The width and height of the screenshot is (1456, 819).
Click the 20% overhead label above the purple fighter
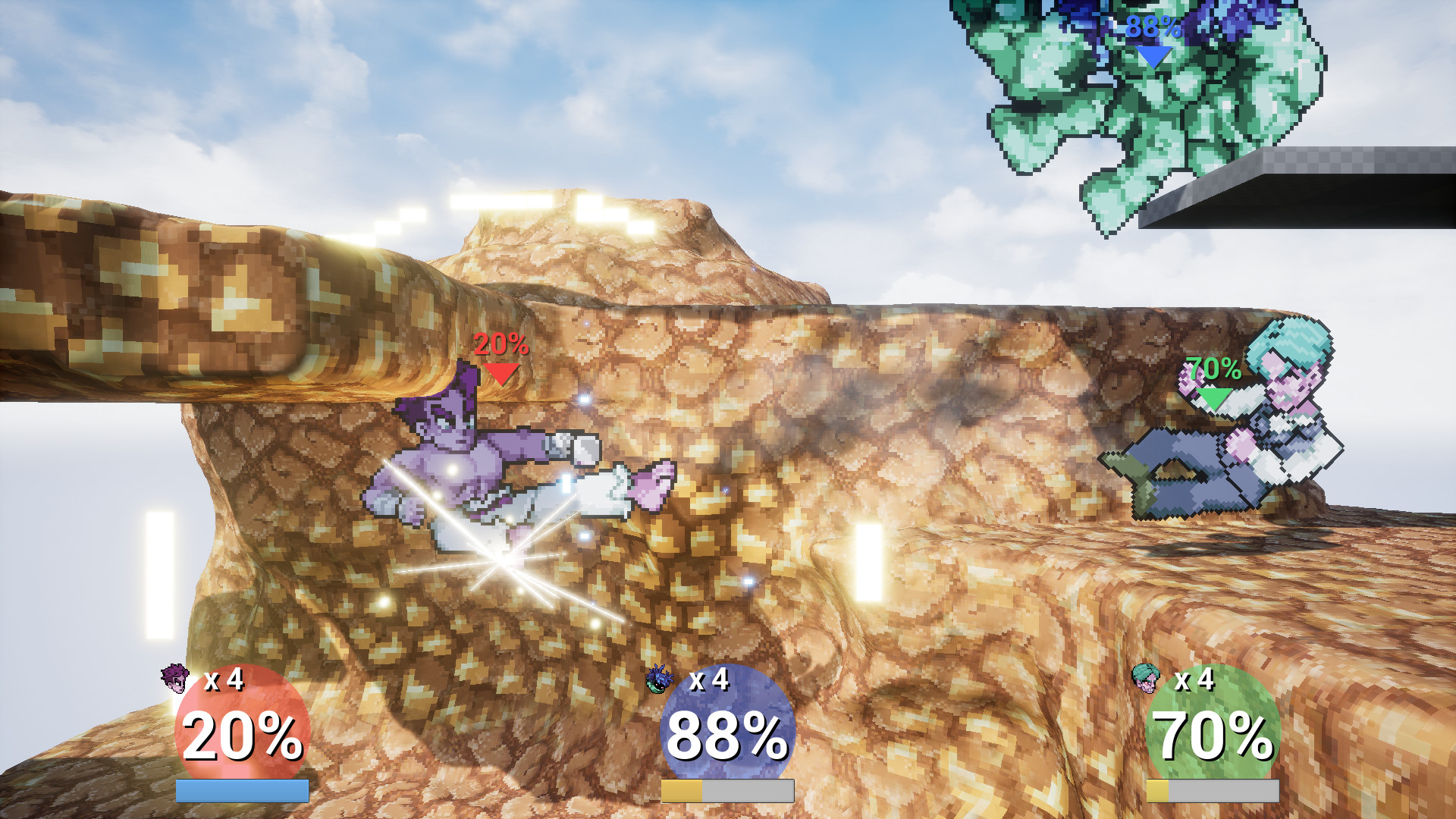[x=500, y=347]
